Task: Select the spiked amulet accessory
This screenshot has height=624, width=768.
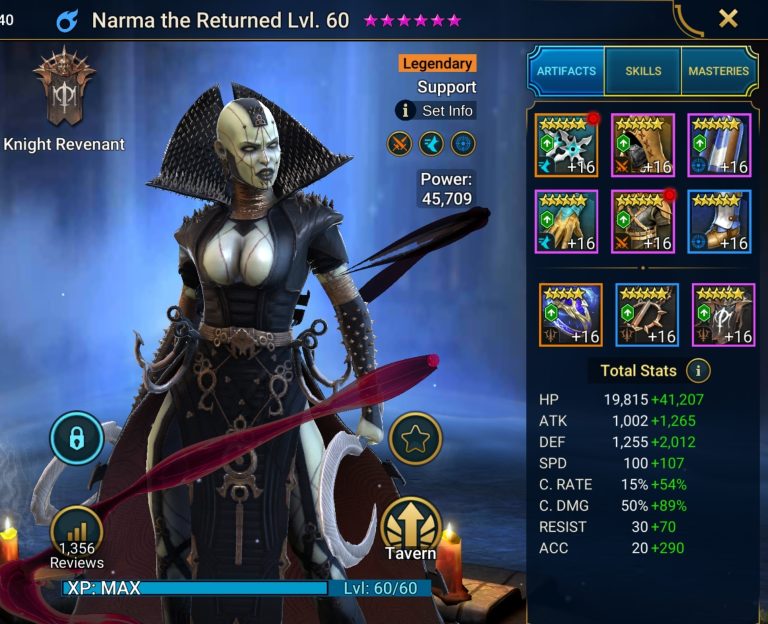Action: click(647, 314)
